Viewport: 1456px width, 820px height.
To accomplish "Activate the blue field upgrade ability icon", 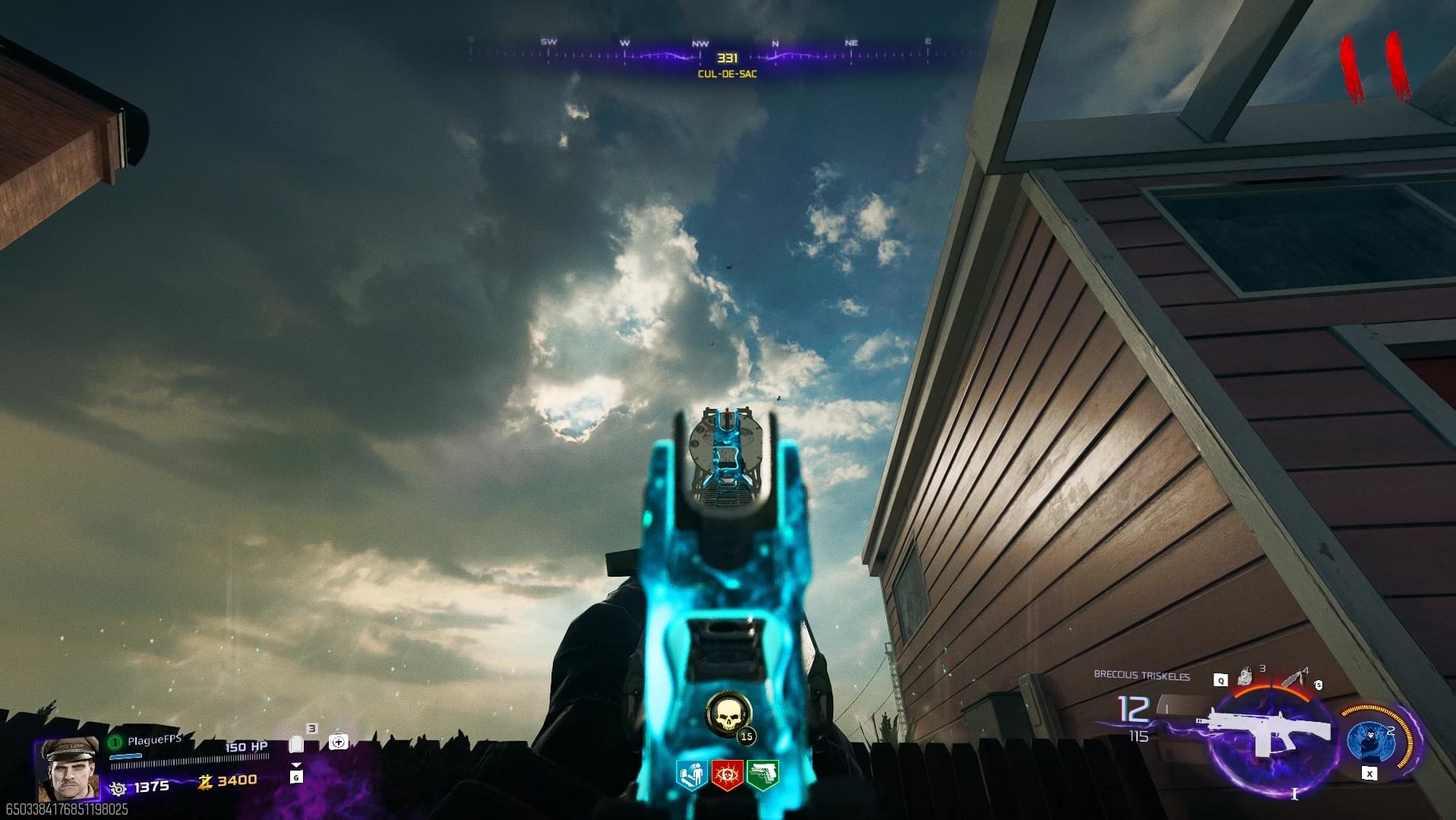I will pos(1369,740).
